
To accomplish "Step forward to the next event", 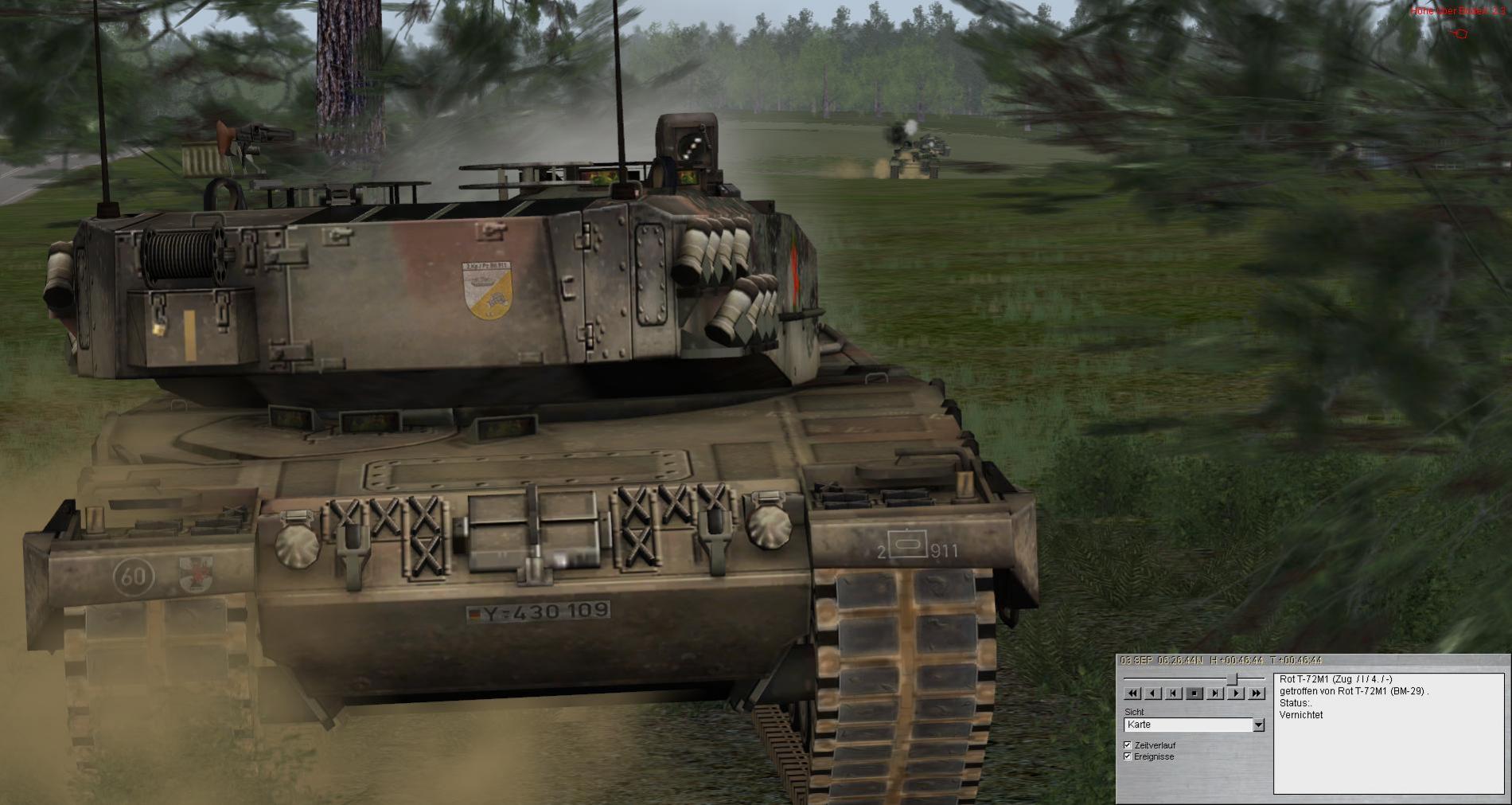I will tap(1215, 694).
